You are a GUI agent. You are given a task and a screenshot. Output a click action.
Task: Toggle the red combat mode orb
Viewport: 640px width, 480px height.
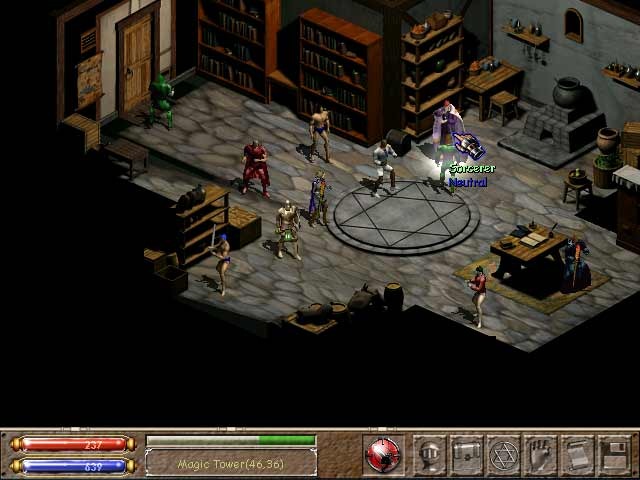[382, 455]
